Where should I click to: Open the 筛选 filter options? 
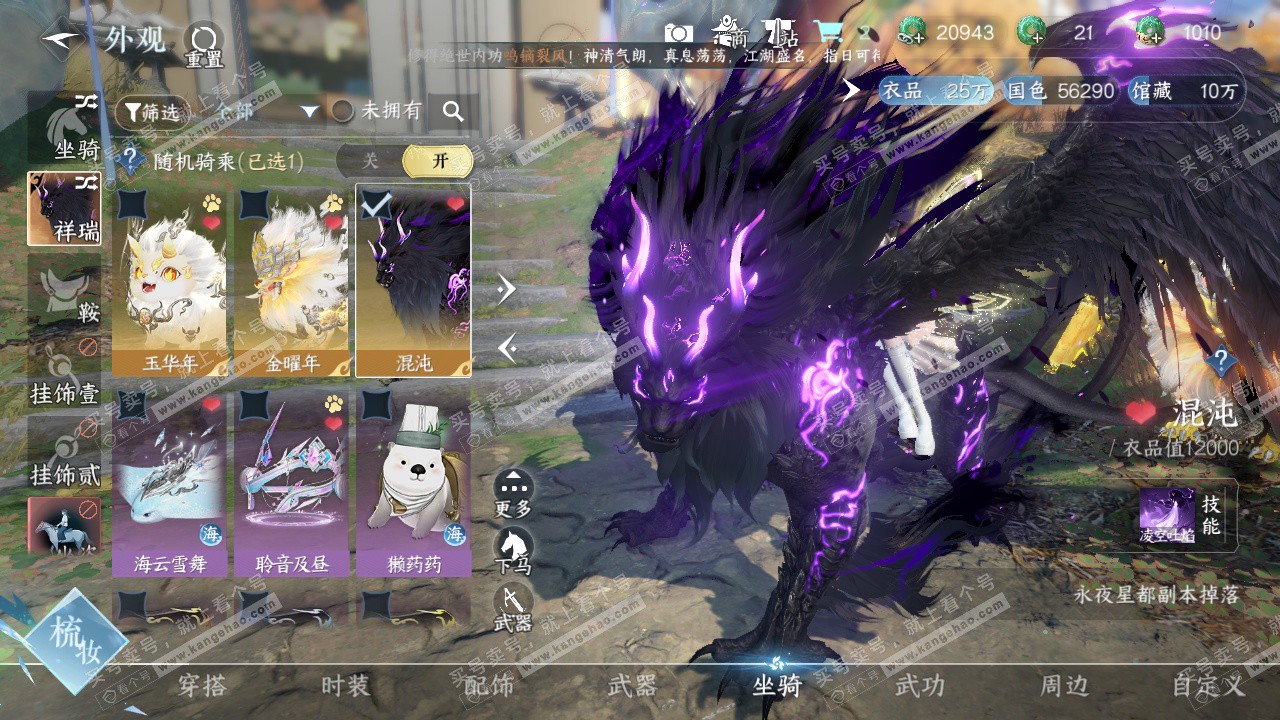pos(152,112)
